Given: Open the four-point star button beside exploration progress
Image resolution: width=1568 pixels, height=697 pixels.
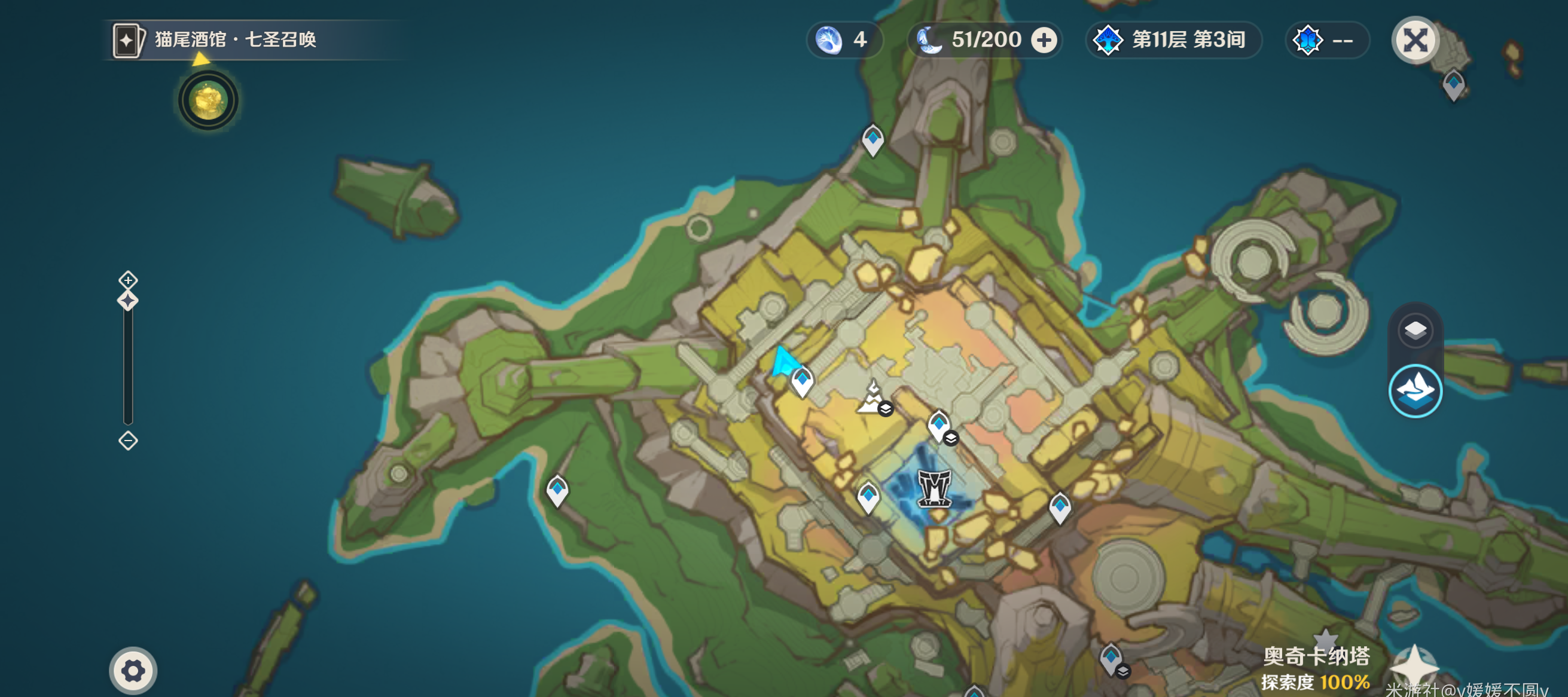Looking at the screenshot, I should tap(1414, 667).
